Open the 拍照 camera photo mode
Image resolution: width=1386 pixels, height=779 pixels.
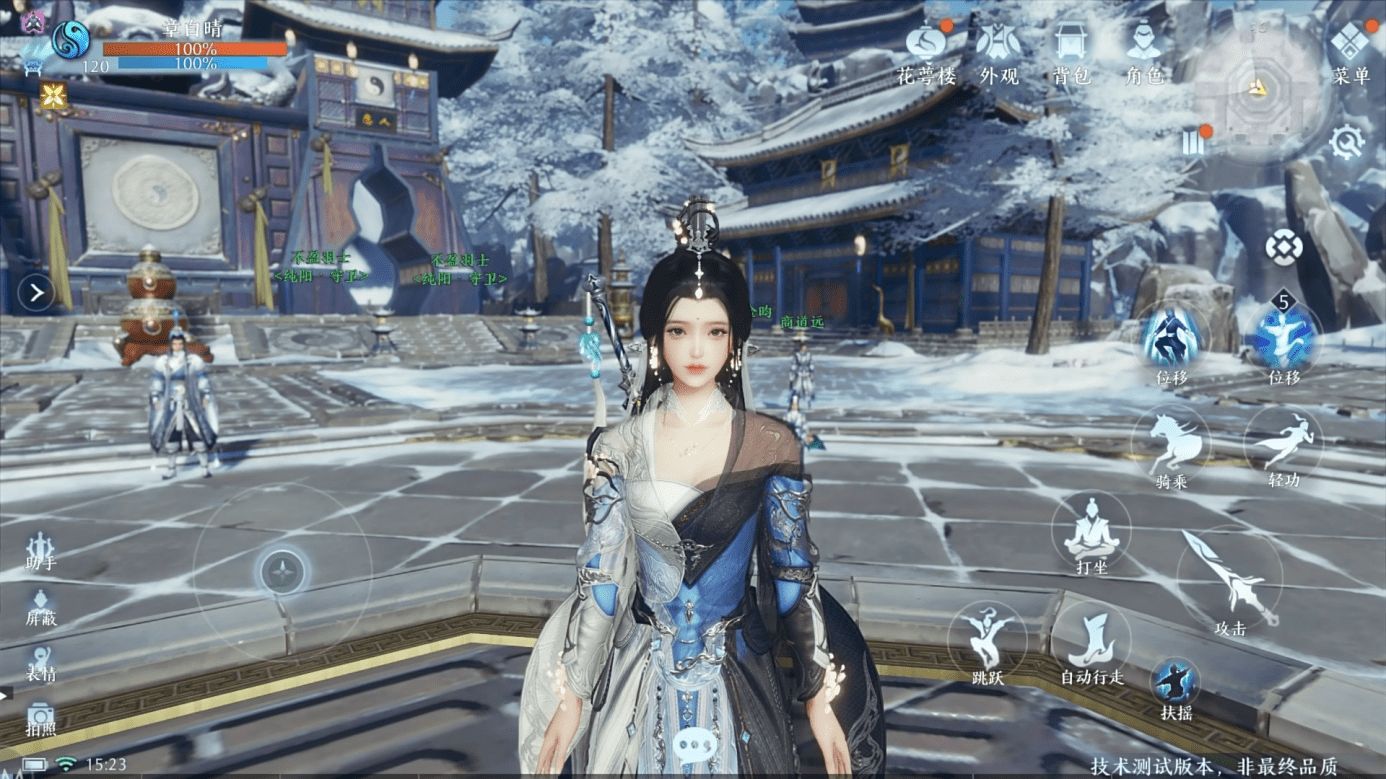tap(40, 718)
